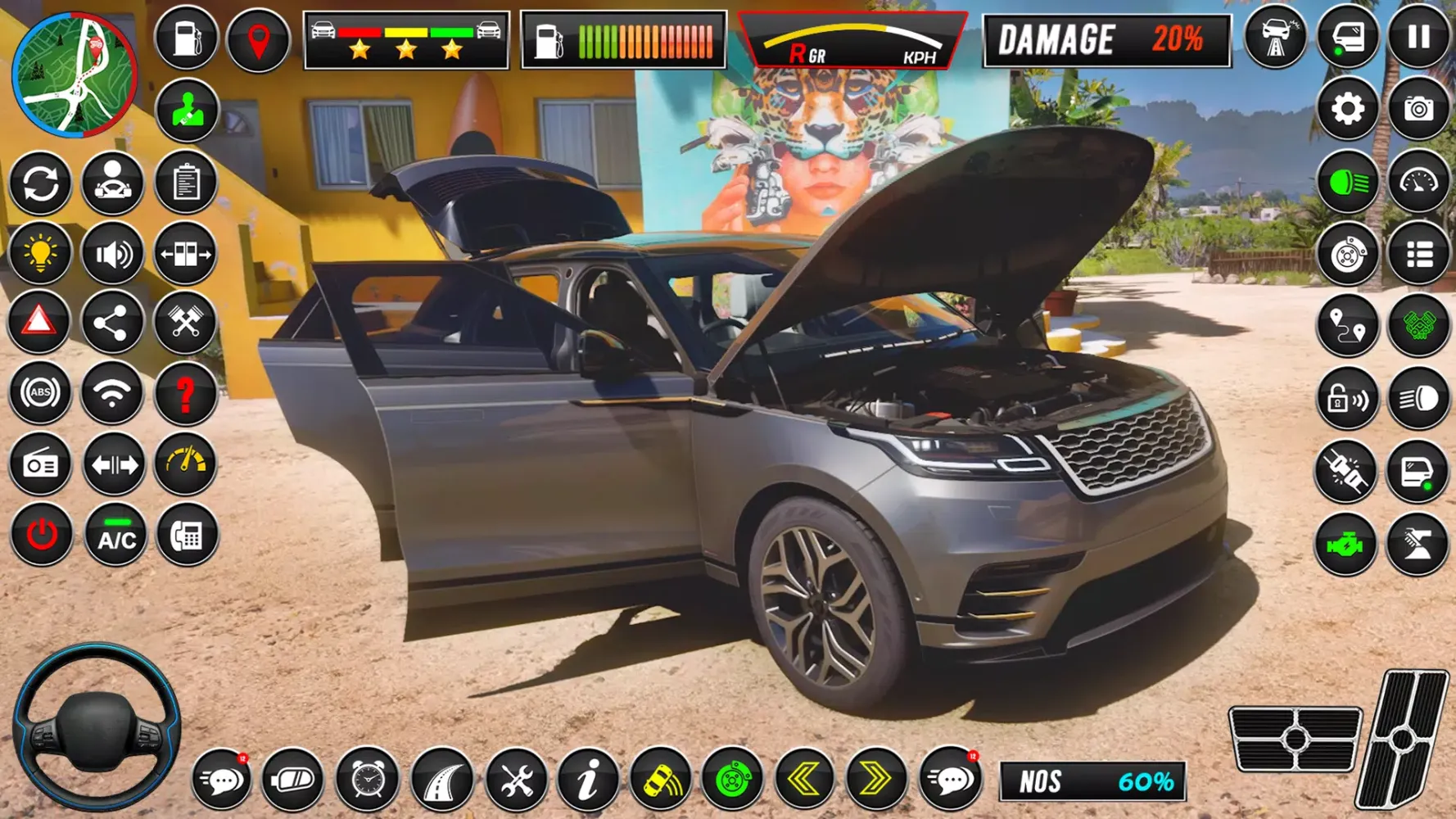Activate the hazard warning triangle
The width and height of the screenshot is (1456, 819).
[41, 322]
